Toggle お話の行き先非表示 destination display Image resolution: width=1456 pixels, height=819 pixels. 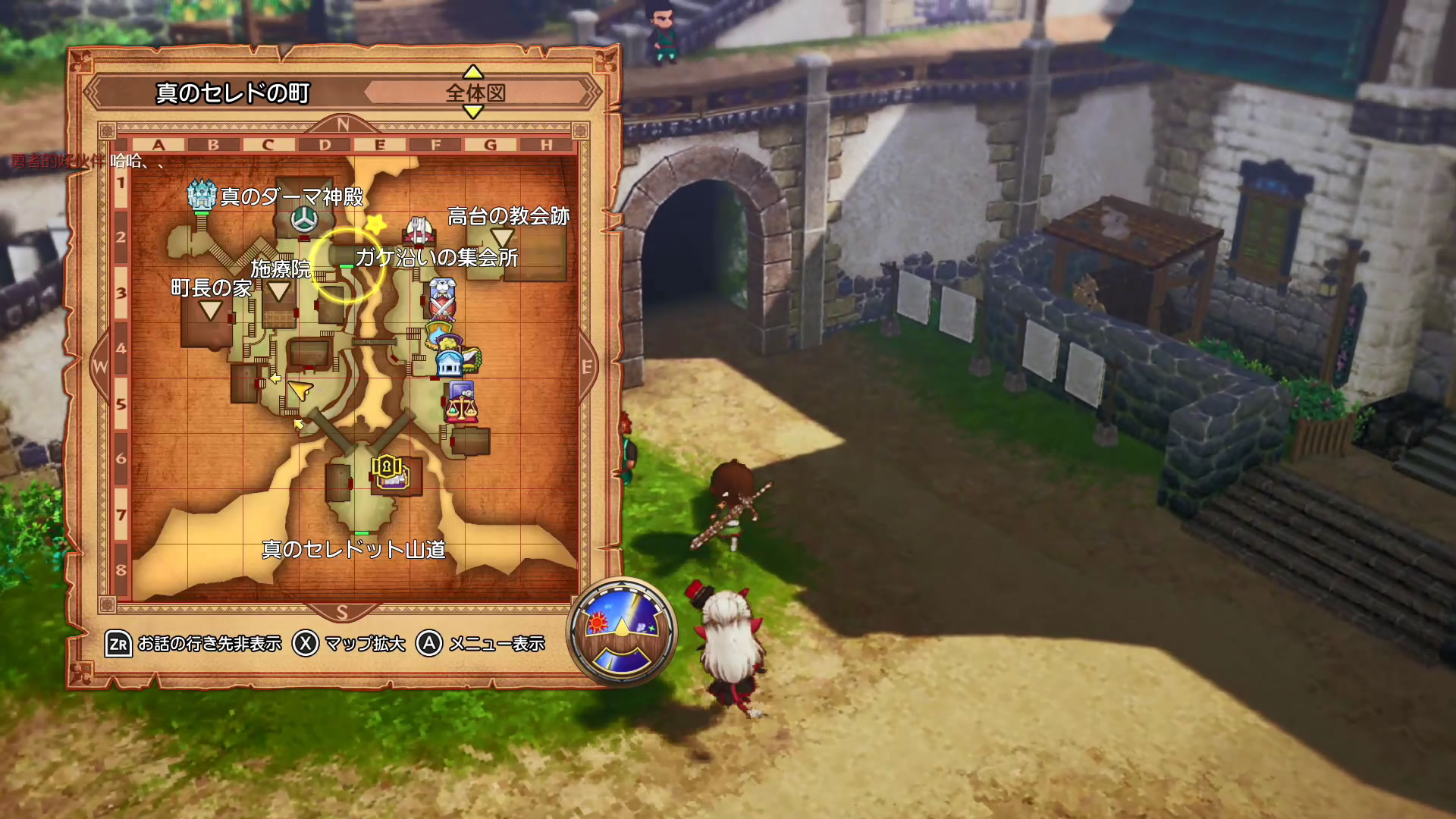(194, 644)
